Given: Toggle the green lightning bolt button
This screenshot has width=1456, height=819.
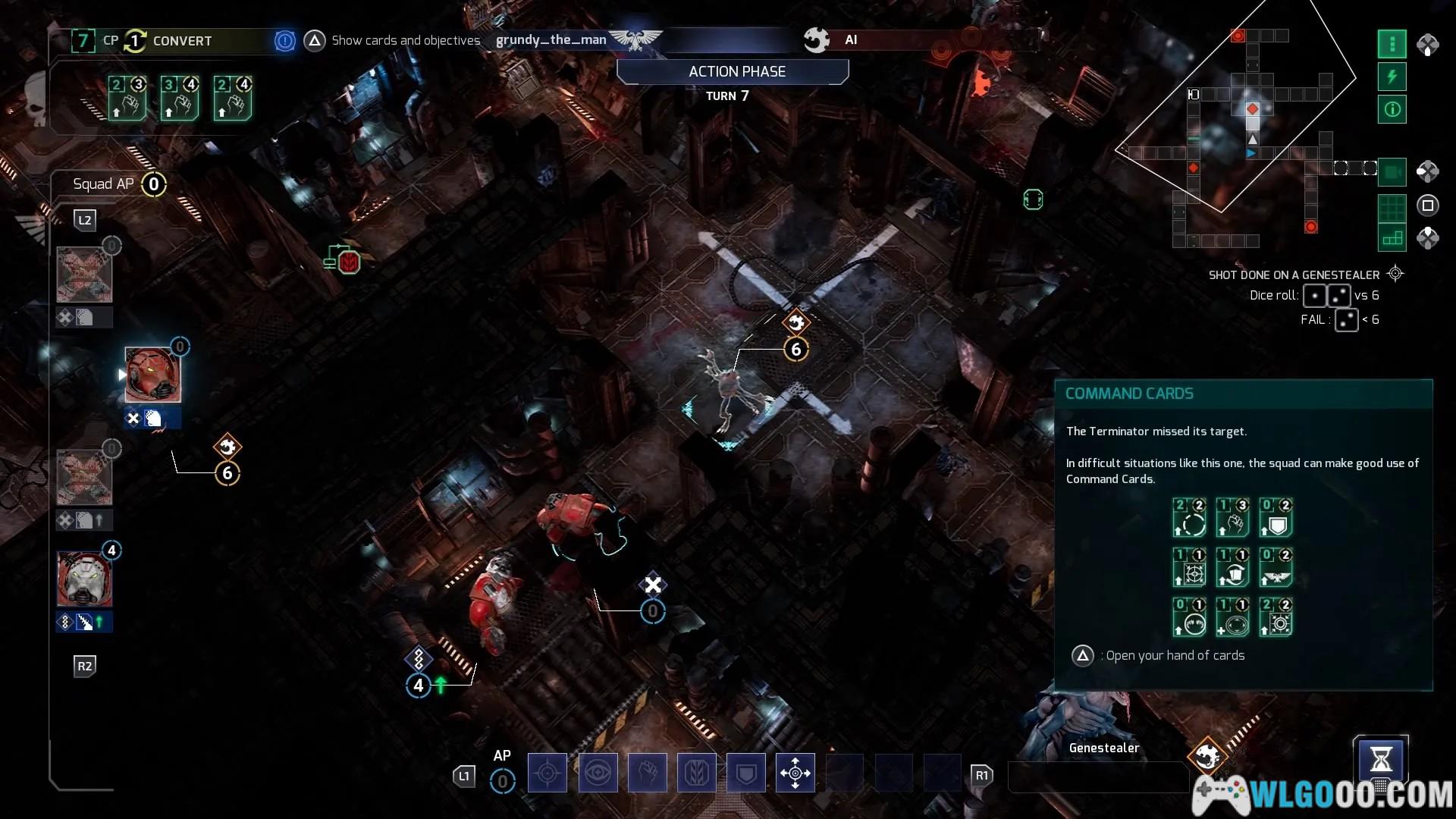Looking at the screenshot, I should point(1392,77).
